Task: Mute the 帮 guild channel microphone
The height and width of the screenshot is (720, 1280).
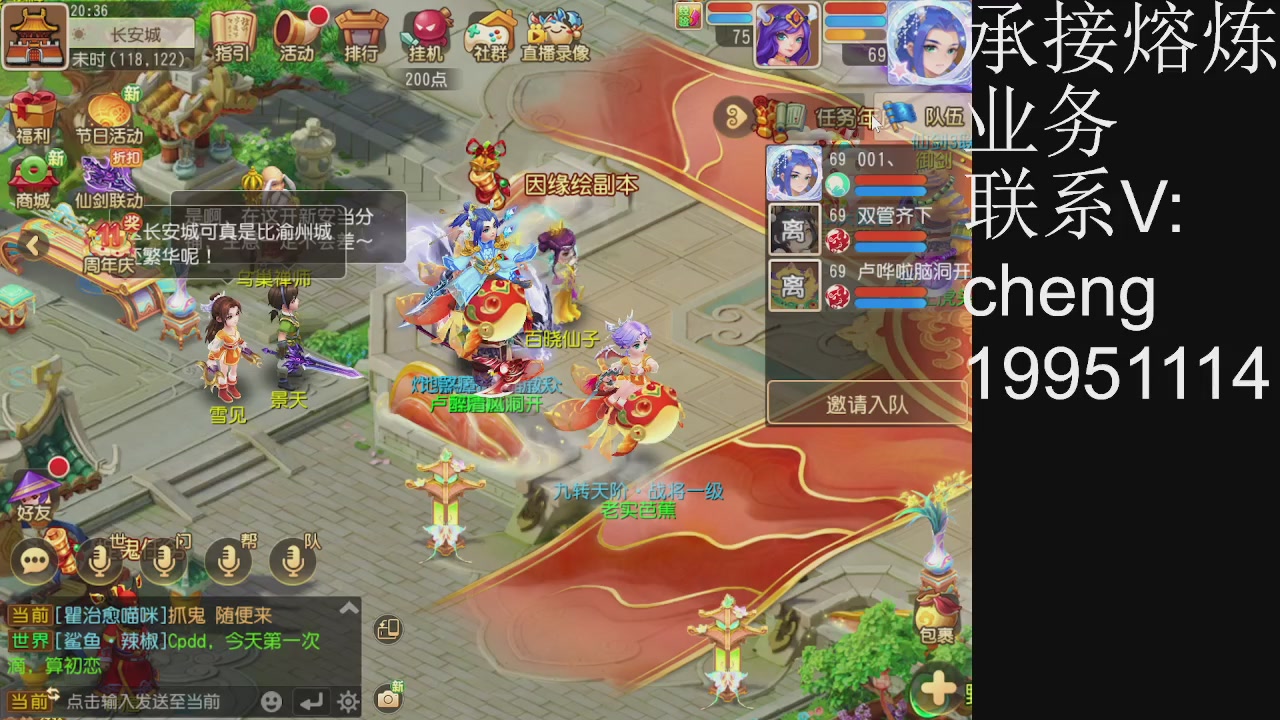Action: click(229, 560)
